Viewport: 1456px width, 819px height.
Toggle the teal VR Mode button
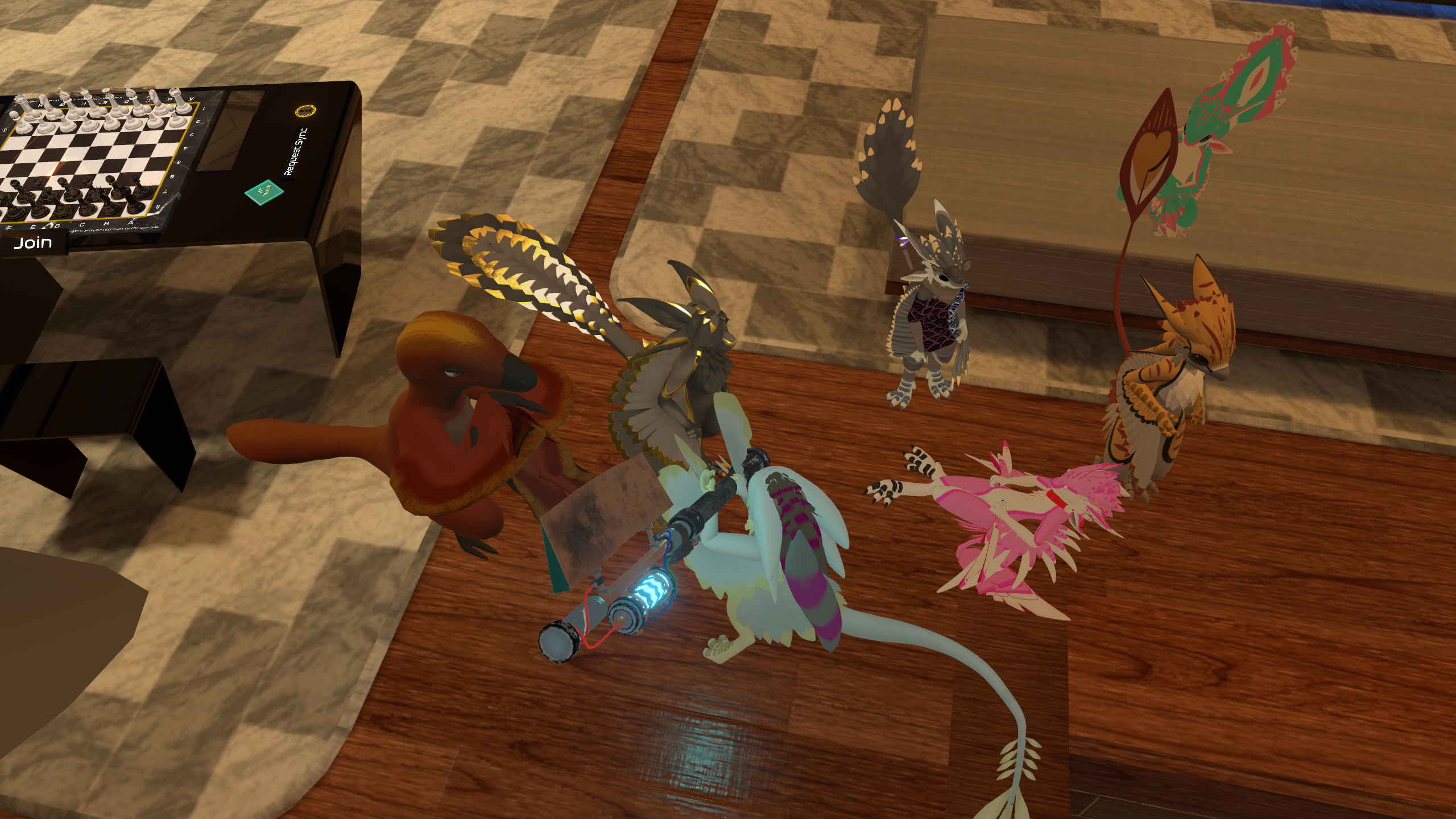263,192
